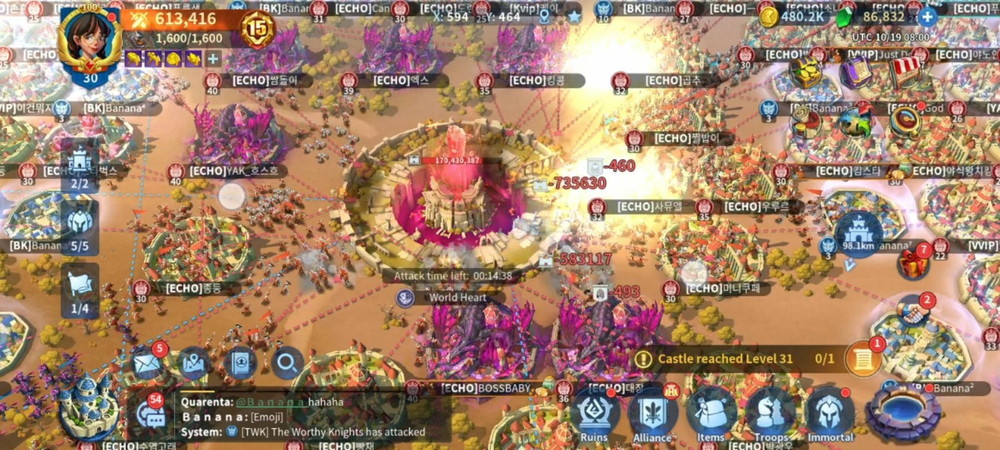Tap the VIP 15 badge
The image size is (1000, 450).
(x=257, y=28)
